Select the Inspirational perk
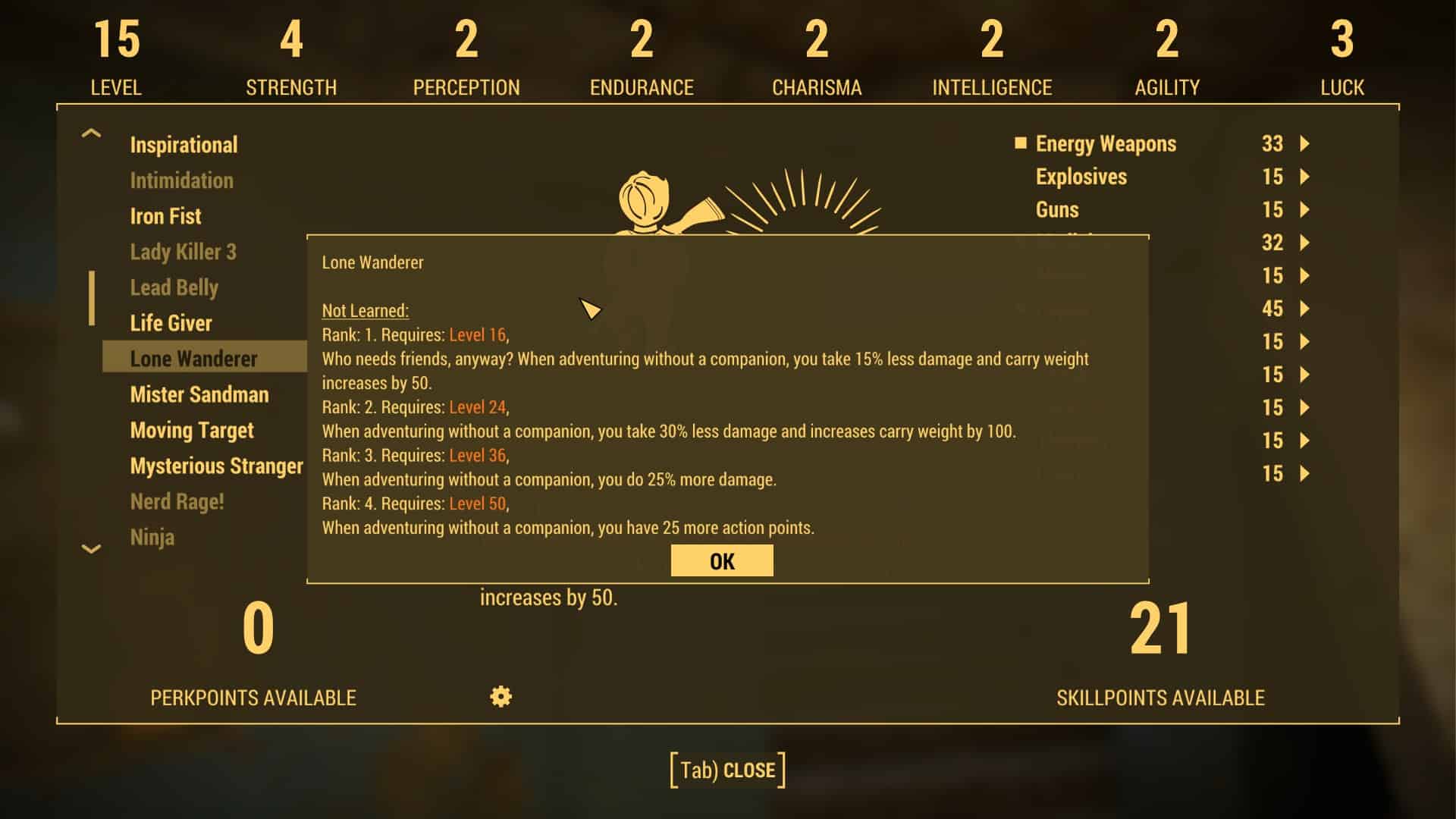Screen dimensions: 1456x819 (x=184, y=145)
